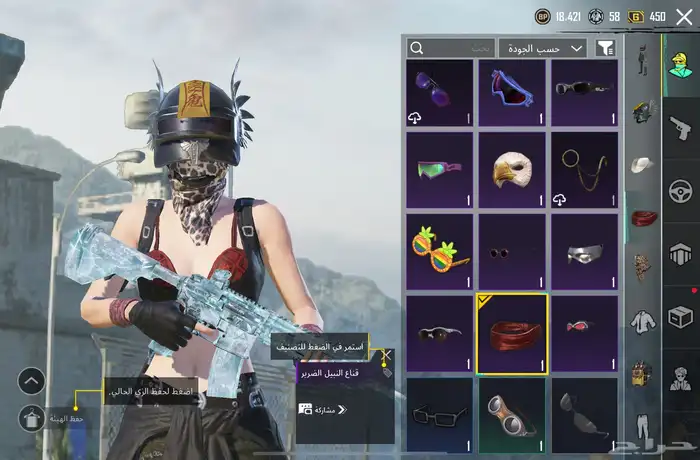Open the item filter options
700x460 pixels.
coord(604,47)
